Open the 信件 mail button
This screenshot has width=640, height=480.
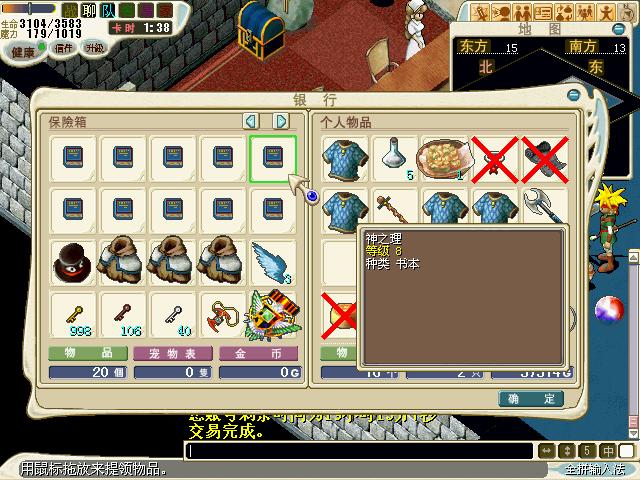(x=64, y=49)
